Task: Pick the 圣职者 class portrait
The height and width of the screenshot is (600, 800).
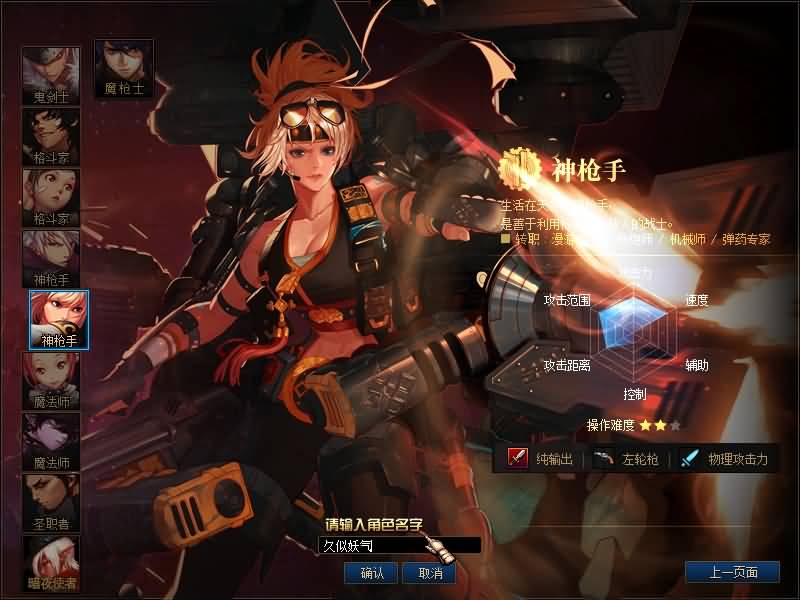Action: tap(51, 501)
